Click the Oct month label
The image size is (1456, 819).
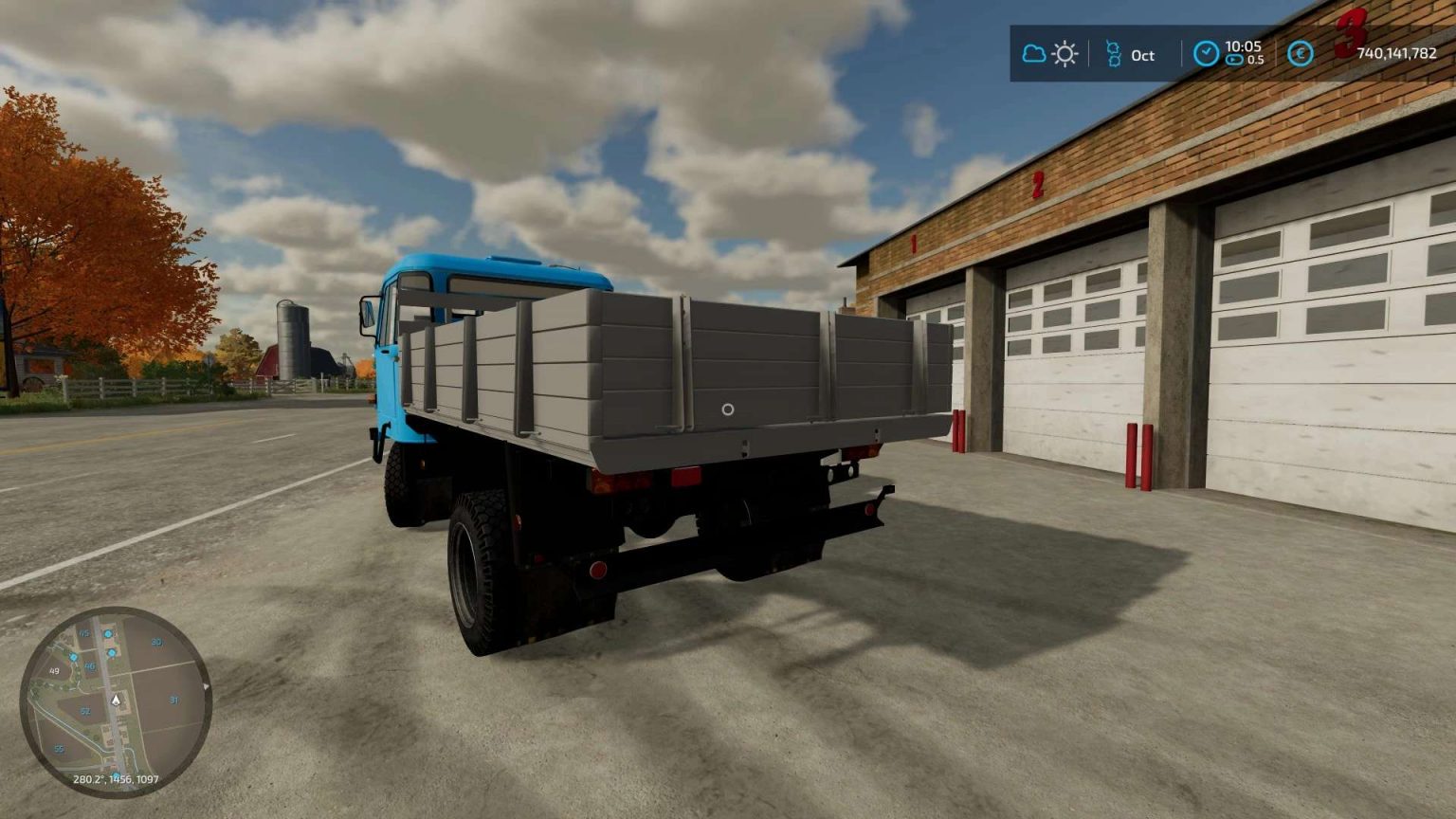(x=1142, y=55)
